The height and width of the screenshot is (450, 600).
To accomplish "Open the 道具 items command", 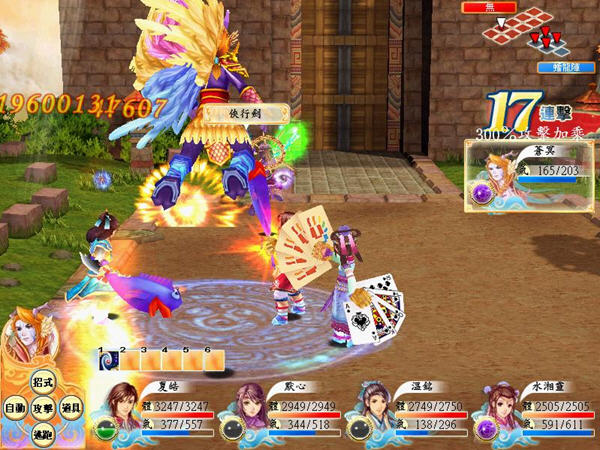I will 70,409.
